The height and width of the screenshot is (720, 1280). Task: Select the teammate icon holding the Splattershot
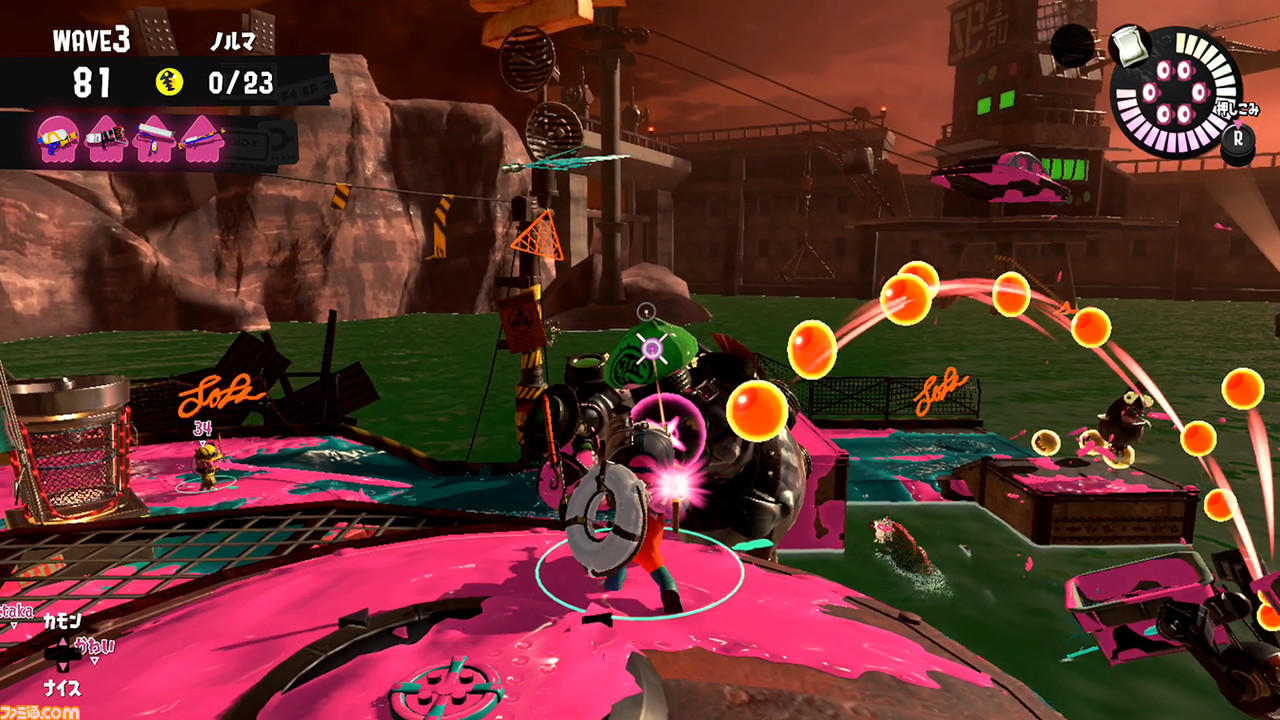(x=56, y=138)
